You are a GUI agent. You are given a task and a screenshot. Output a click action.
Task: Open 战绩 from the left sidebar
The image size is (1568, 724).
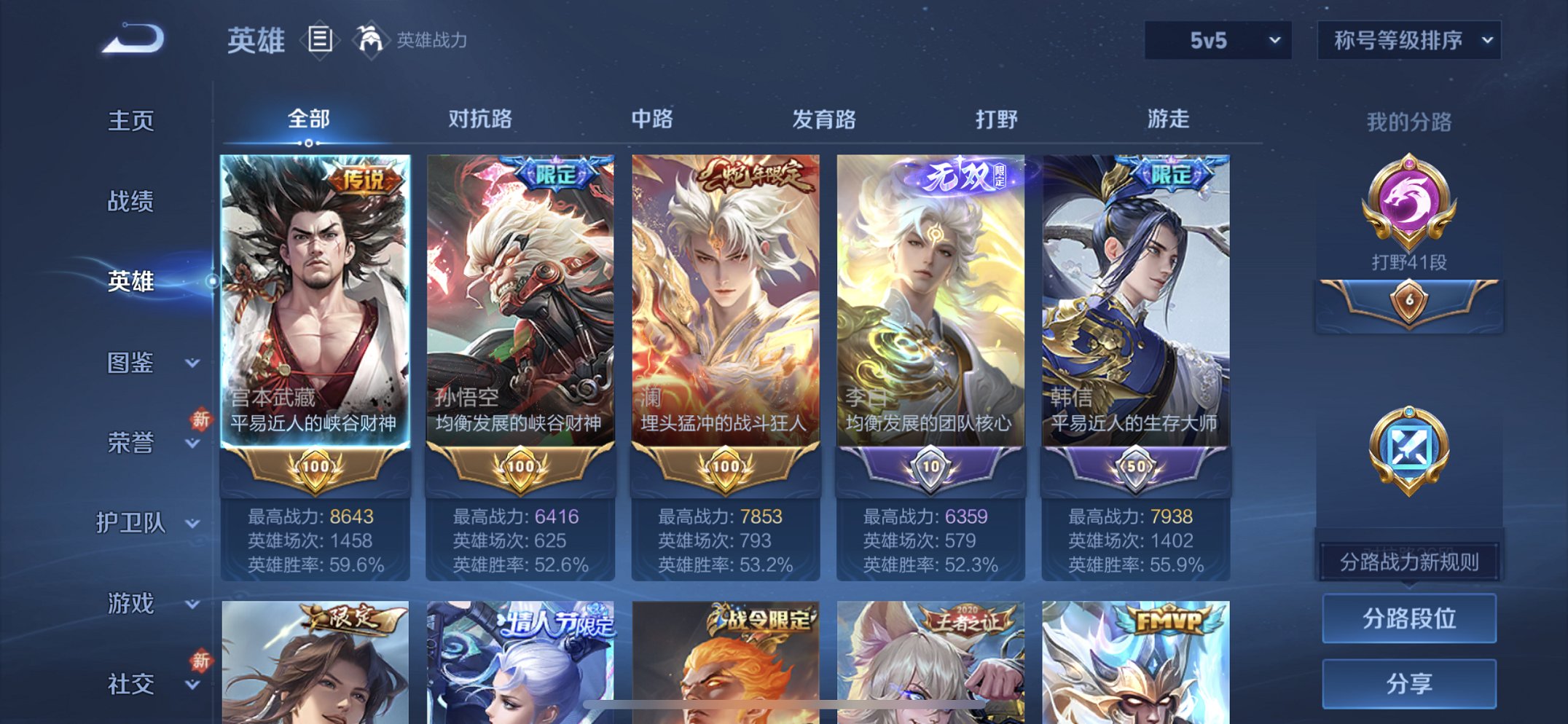point(131,202)
